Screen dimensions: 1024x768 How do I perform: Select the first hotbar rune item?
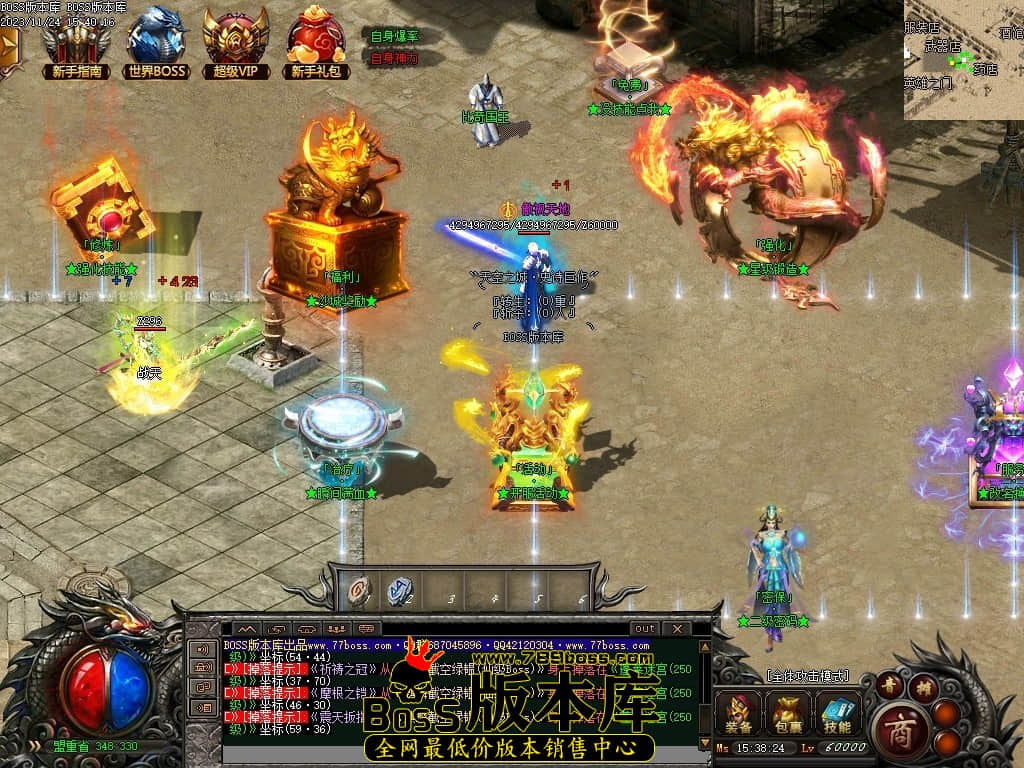357,591
